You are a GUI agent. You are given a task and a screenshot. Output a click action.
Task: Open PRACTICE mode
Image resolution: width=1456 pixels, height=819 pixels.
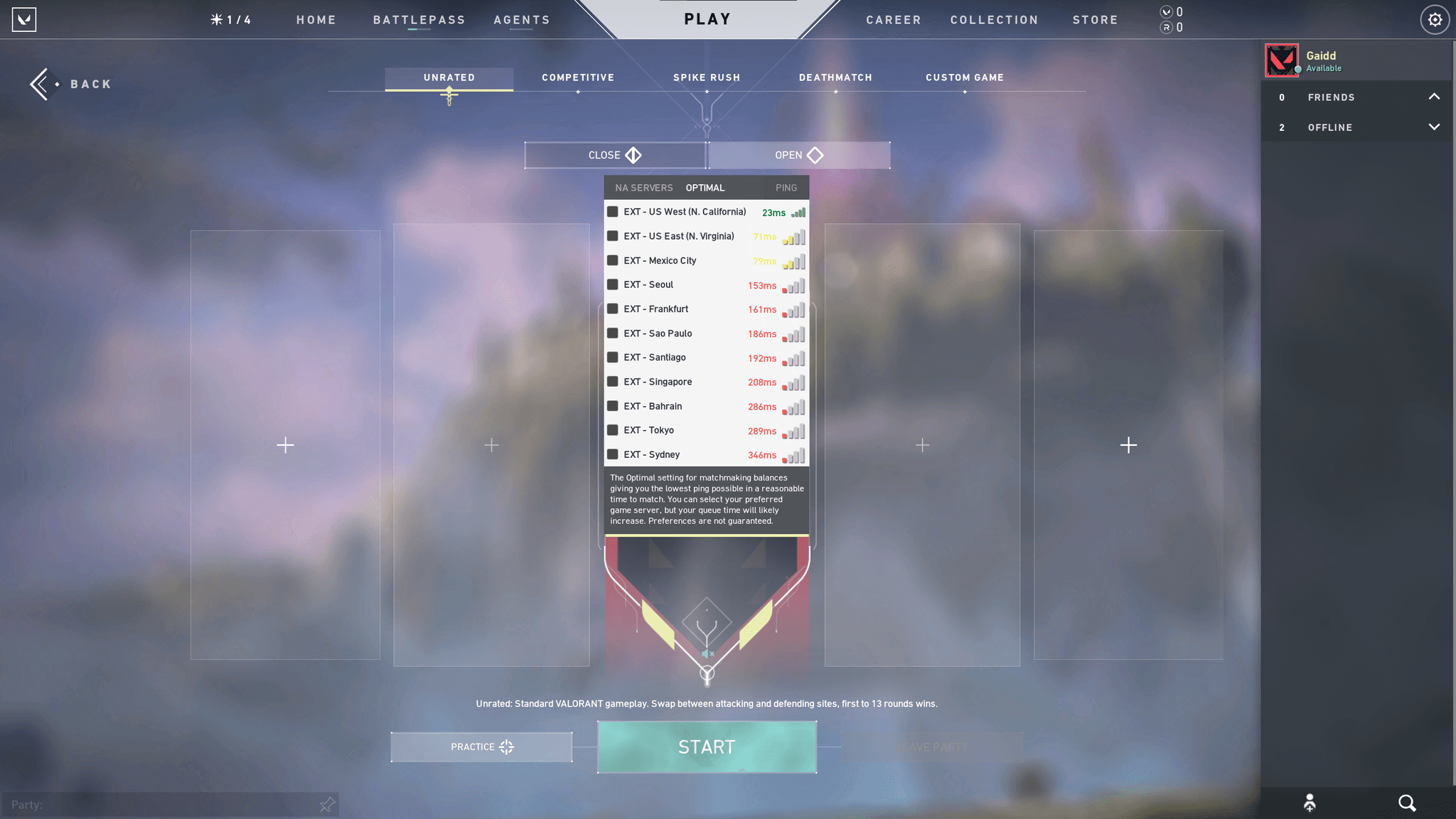click(x=481, y=746)
